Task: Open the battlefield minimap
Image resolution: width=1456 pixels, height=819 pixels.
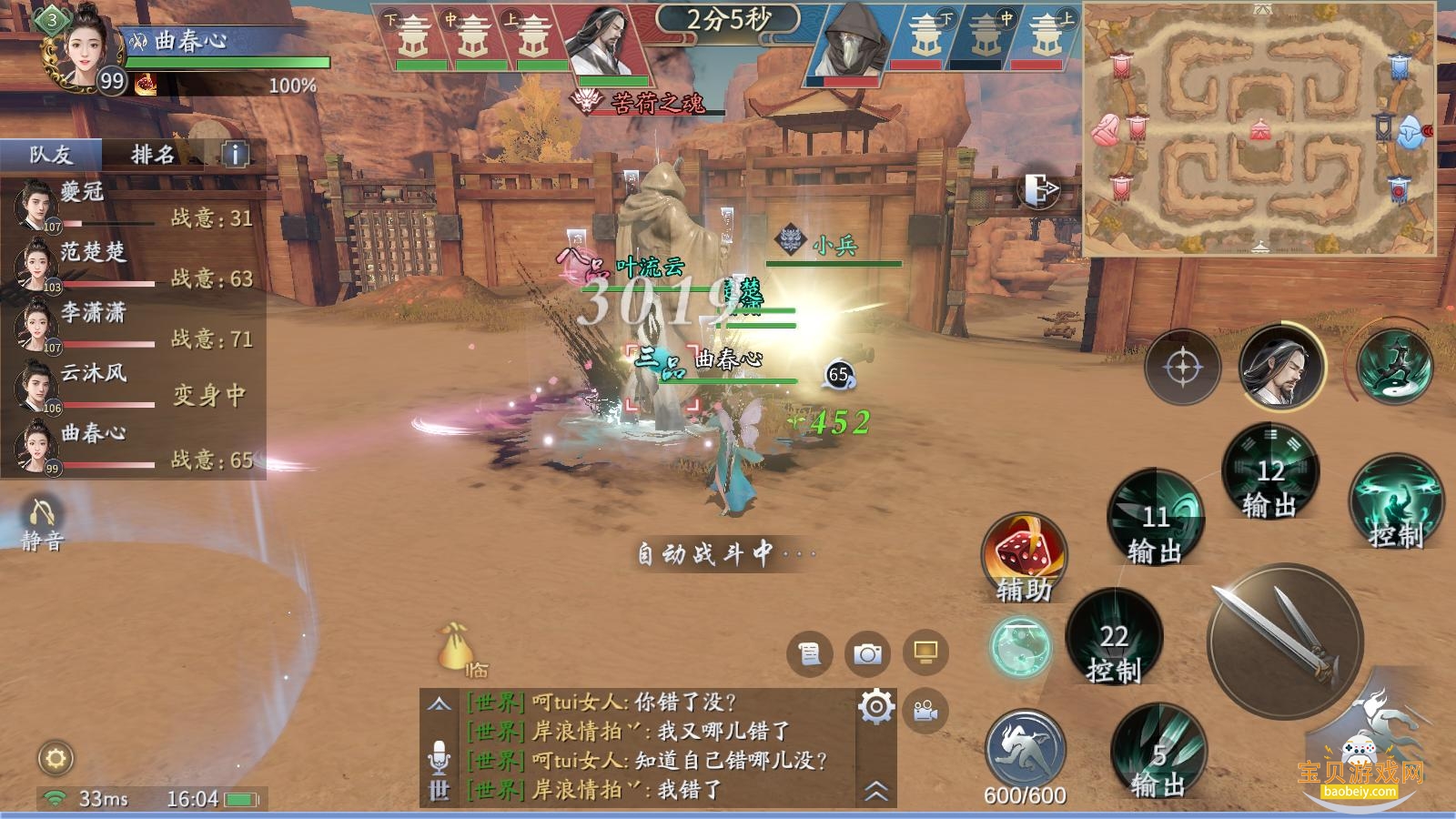Action: pyautogui.click(x=1259, y=129)
